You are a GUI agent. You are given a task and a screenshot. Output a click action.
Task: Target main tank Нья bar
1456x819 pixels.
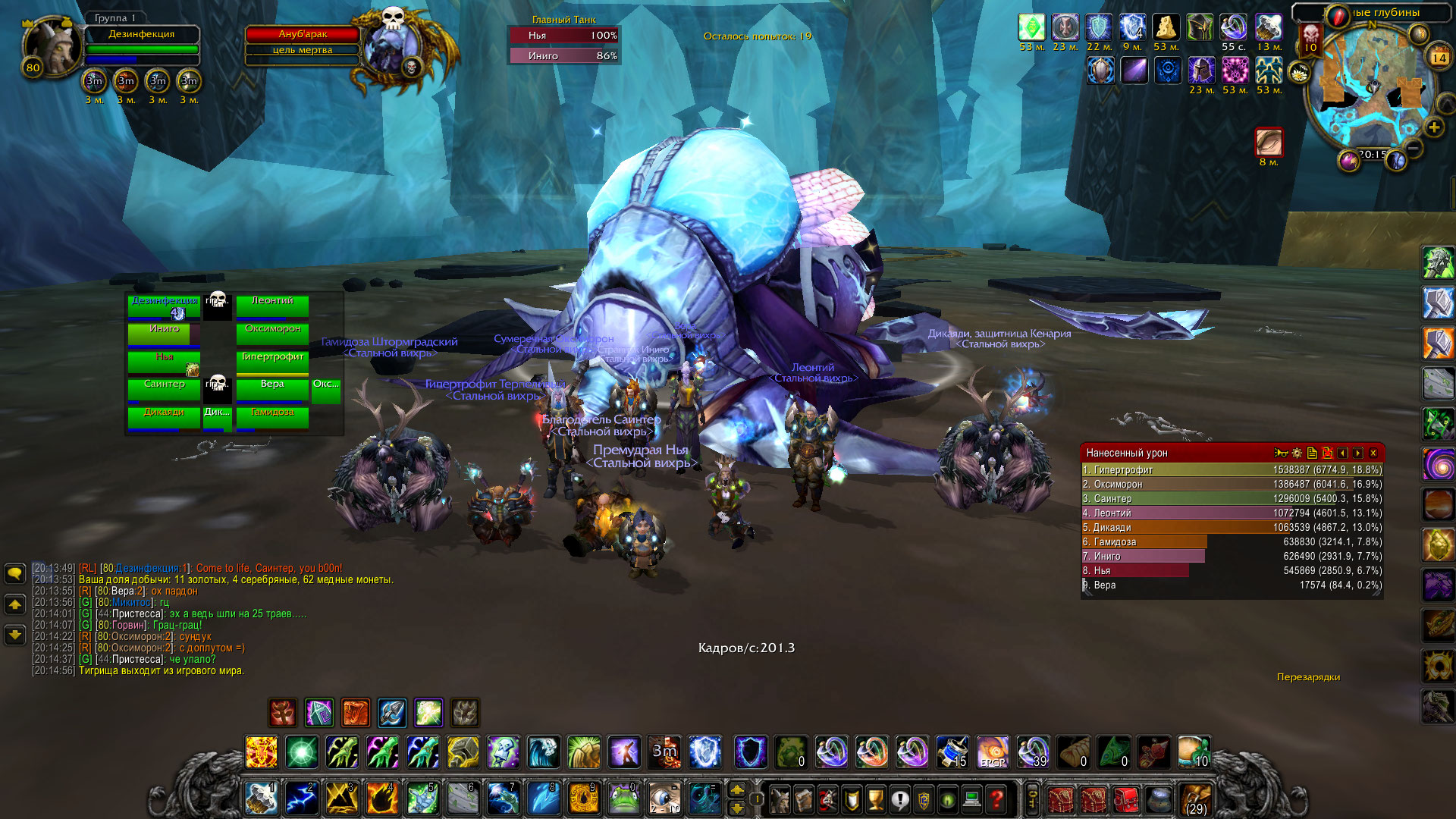pos(563,36)
